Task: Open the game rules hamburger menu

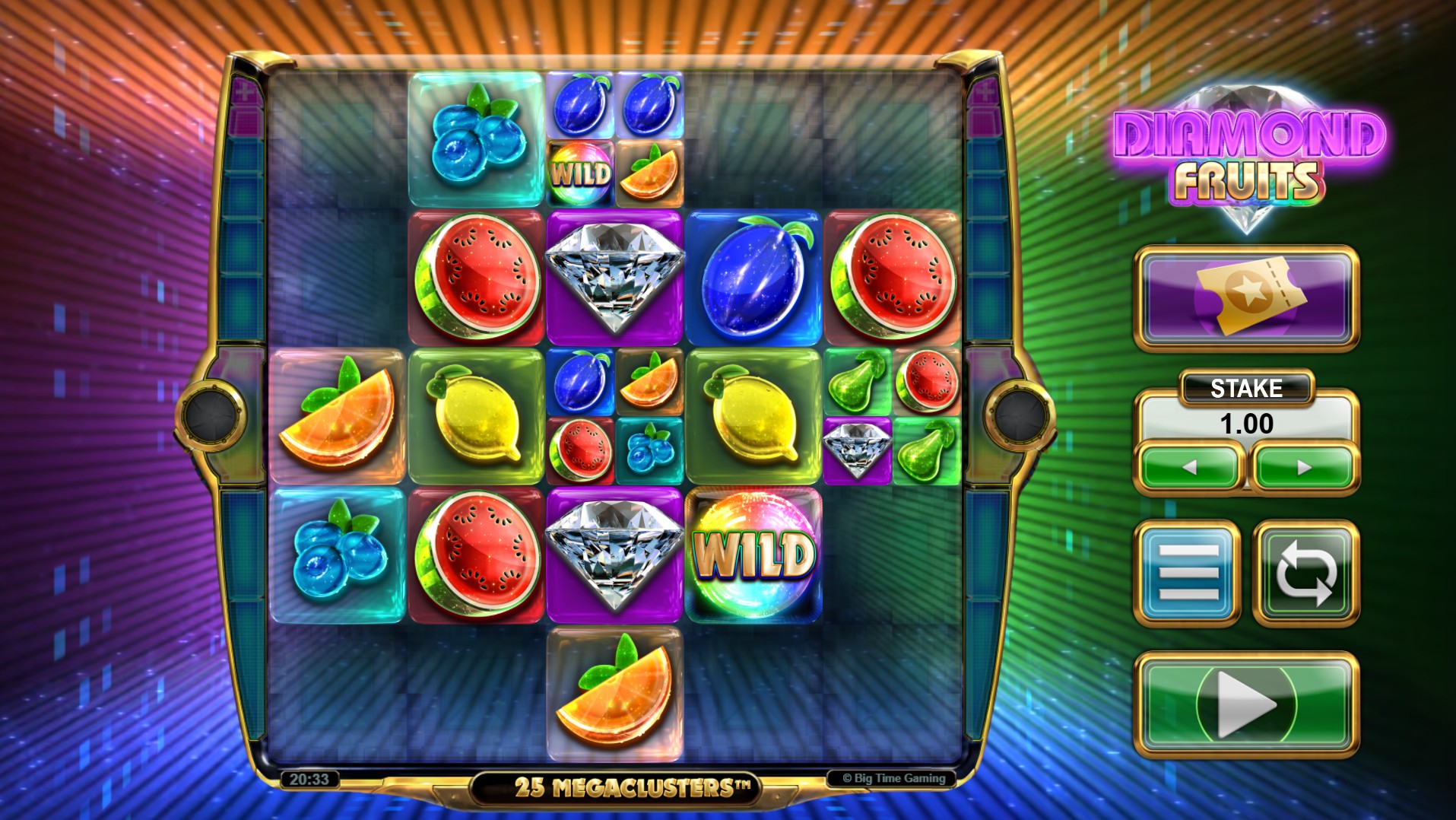Action: pos(1188,570)
